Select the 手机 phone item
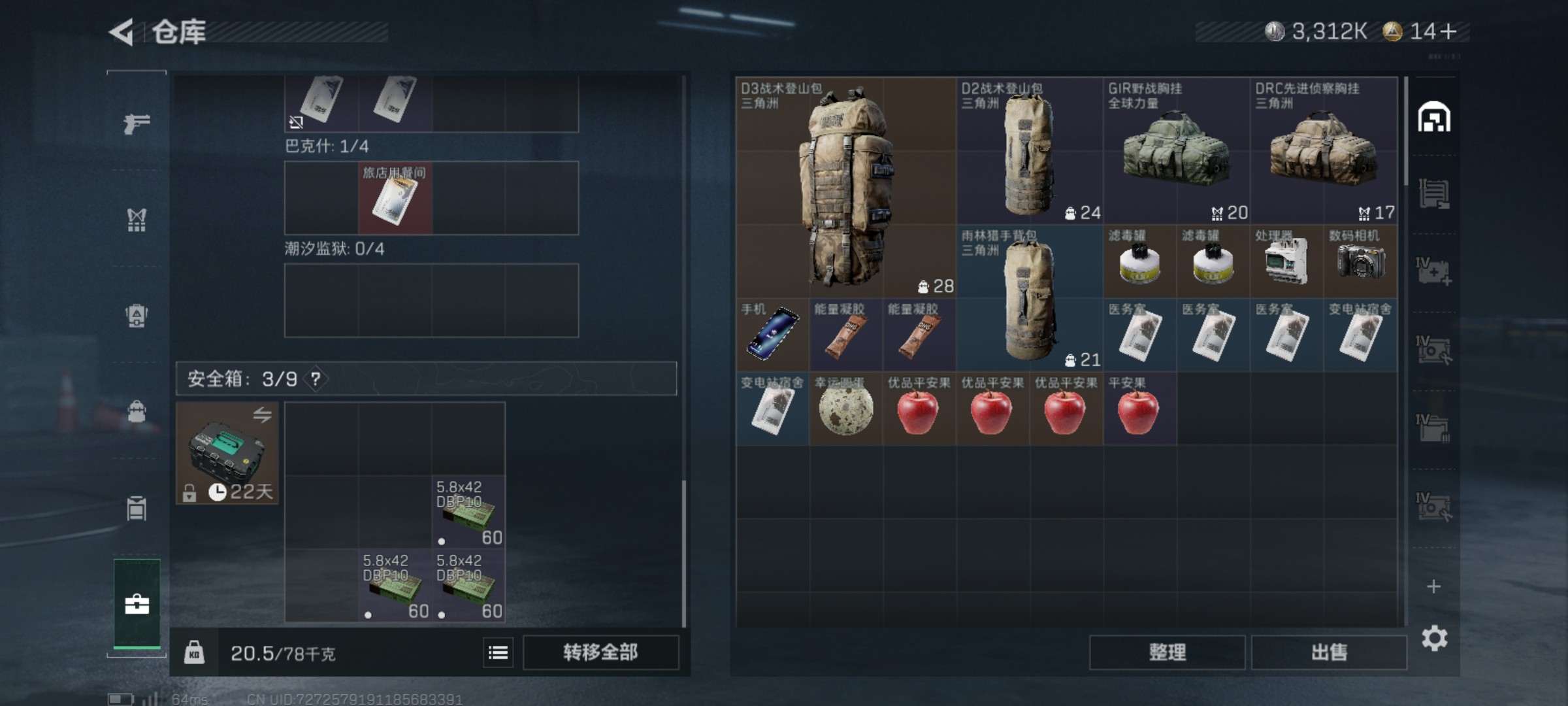 [773, 335]
